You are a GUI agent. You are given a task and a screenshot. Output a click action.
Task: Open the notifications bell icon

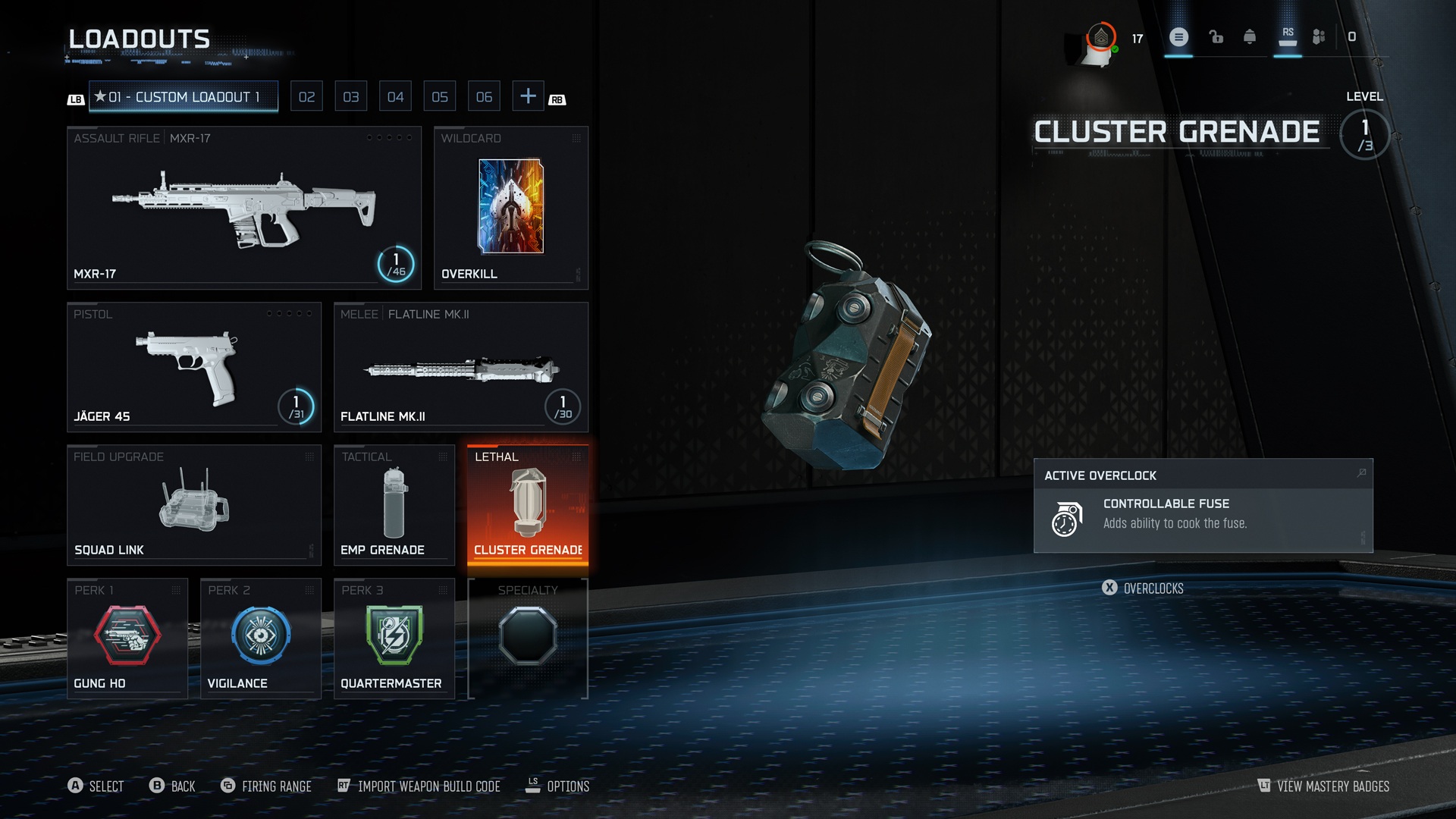1250,37
